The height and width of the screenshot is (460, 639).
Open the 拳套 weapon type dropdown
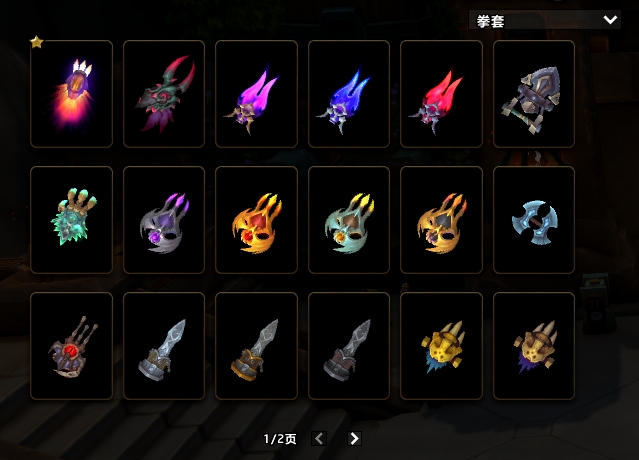544,19
